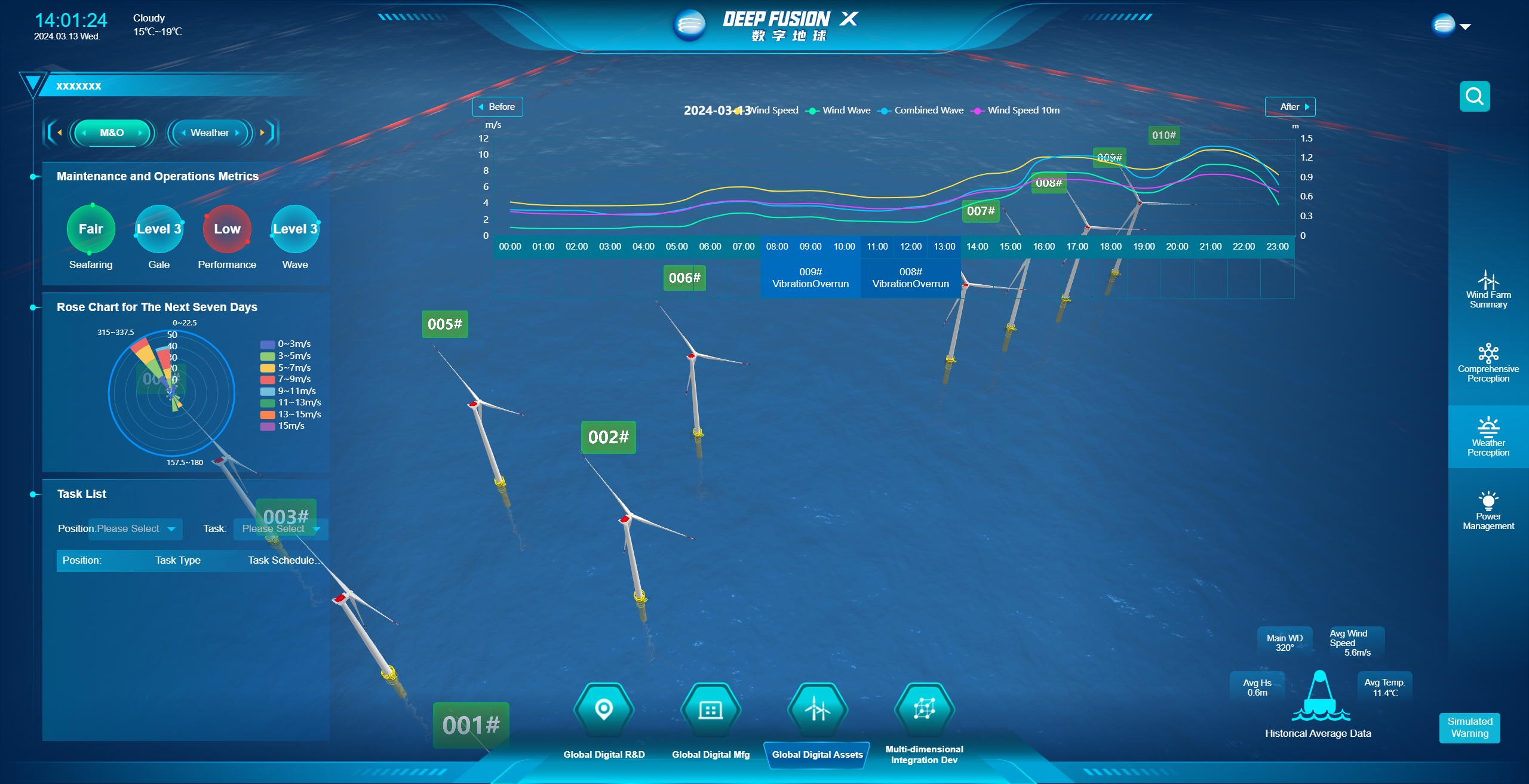The height and width of the screenshot is (784, 1529).
Task: Select Weather Perception in side menu
Action: [1488, 437]
